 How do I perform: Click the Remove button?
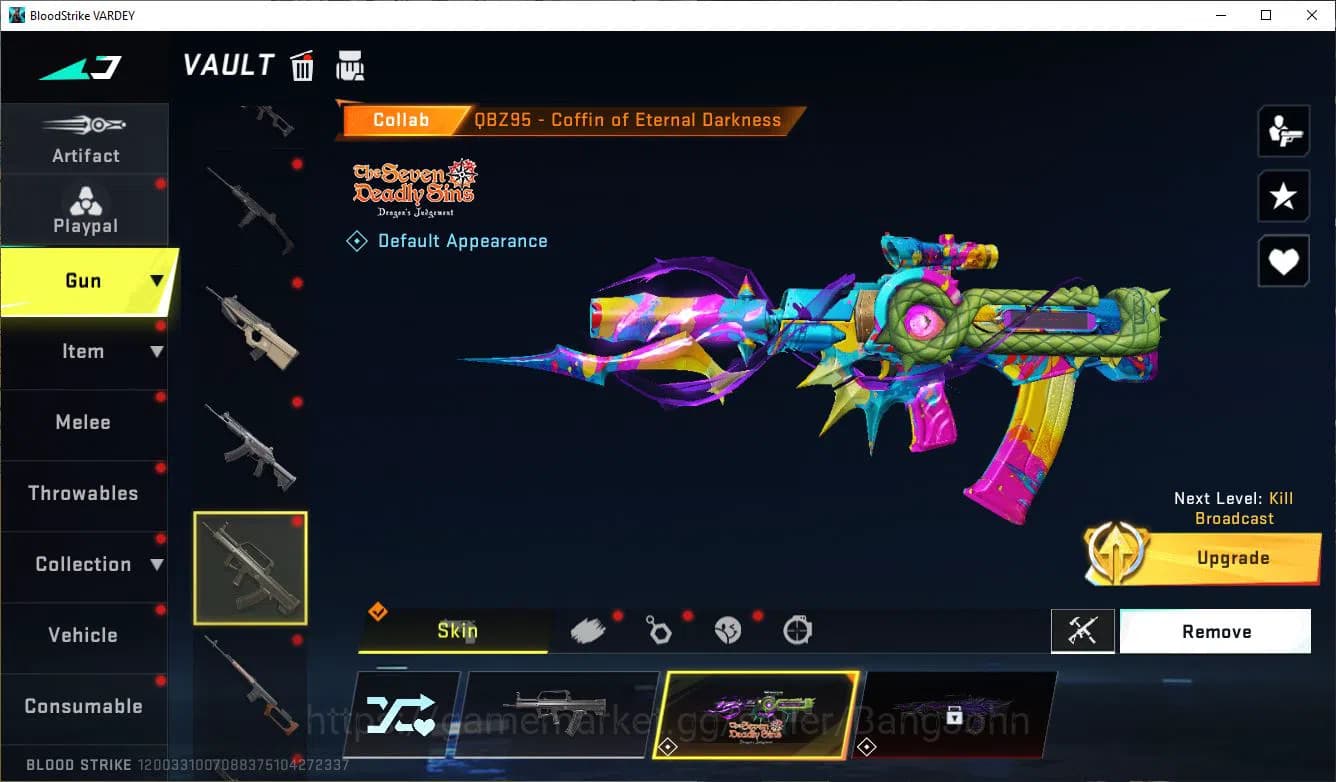click(1215, 631)
